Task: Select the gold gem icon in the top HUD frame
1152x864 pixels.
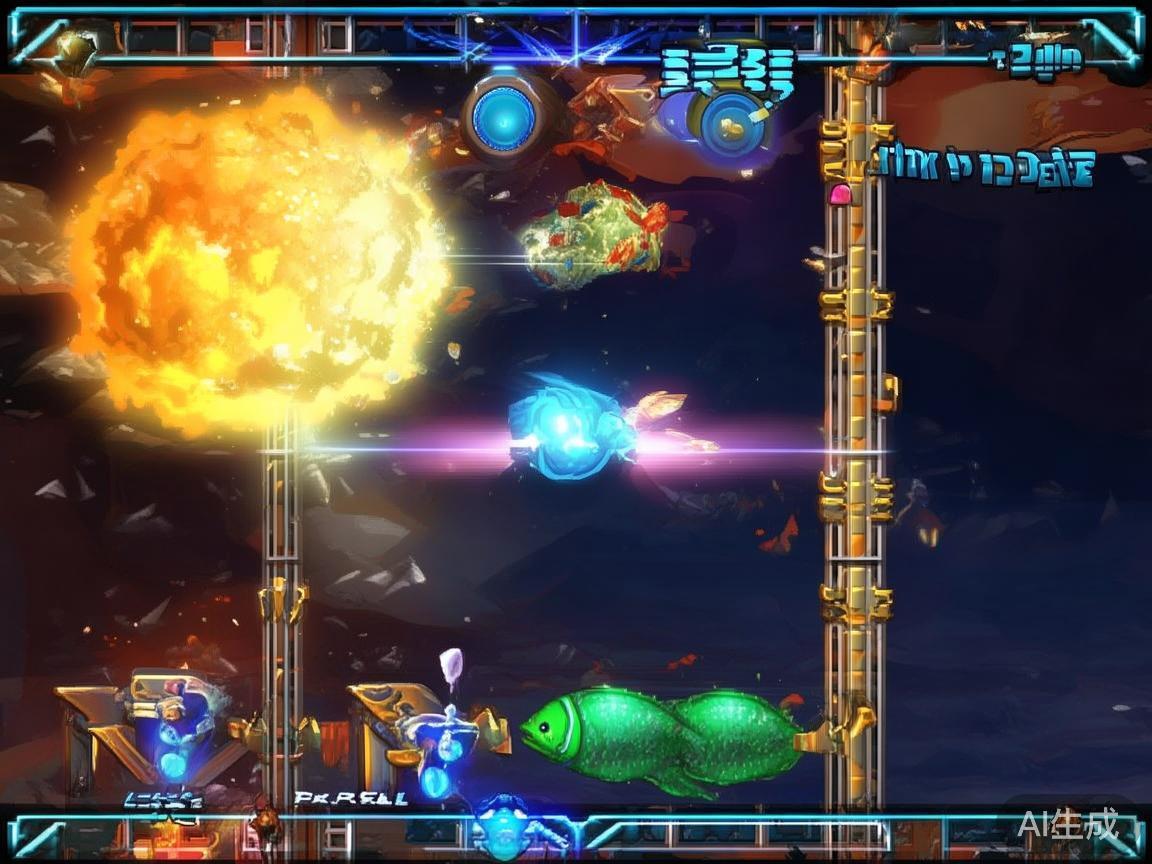Action: point(74,47)
